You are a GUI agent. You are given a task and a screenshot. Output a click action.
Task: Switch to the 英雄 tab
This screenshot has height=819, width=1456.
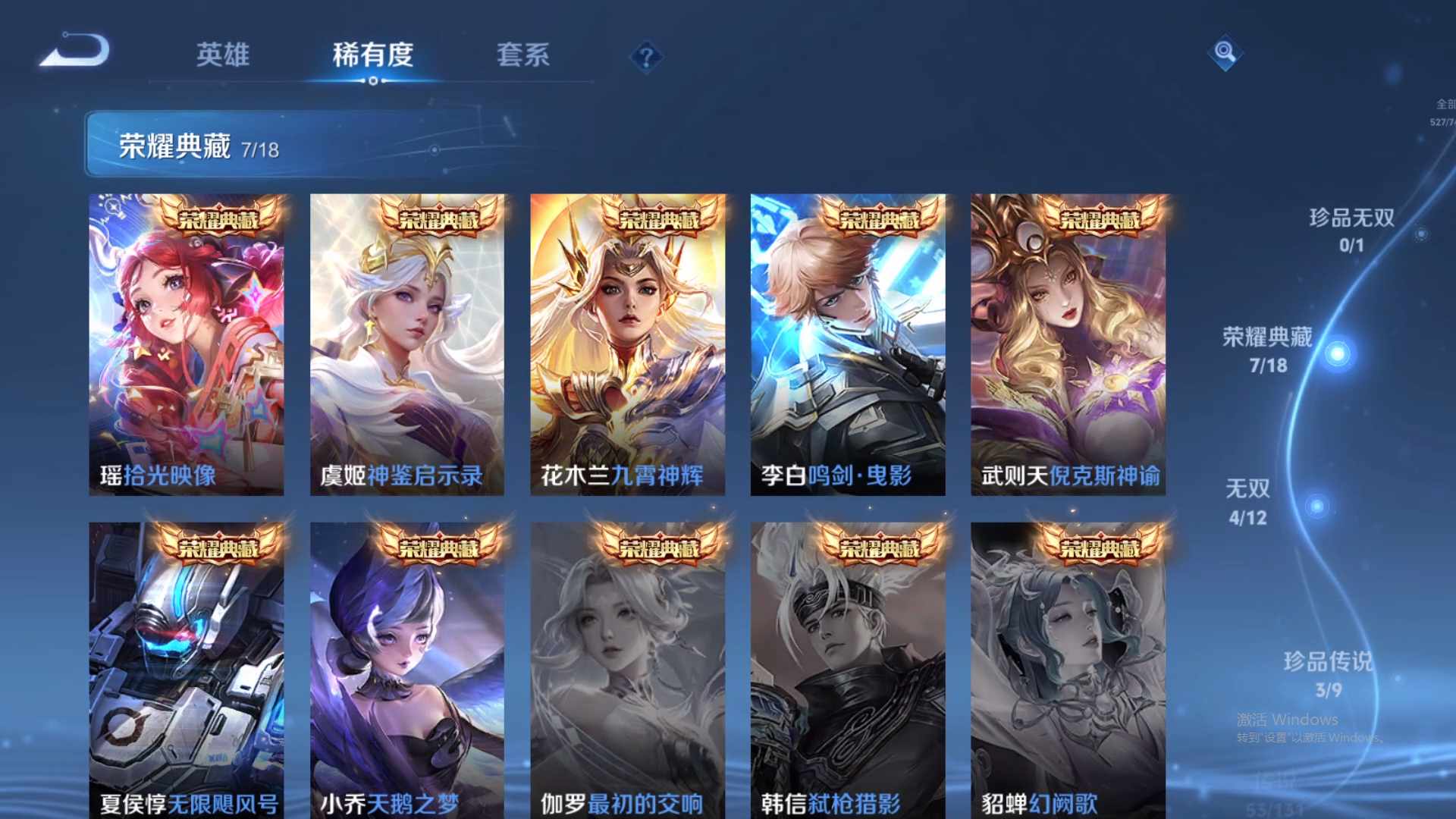coord(223,55)
